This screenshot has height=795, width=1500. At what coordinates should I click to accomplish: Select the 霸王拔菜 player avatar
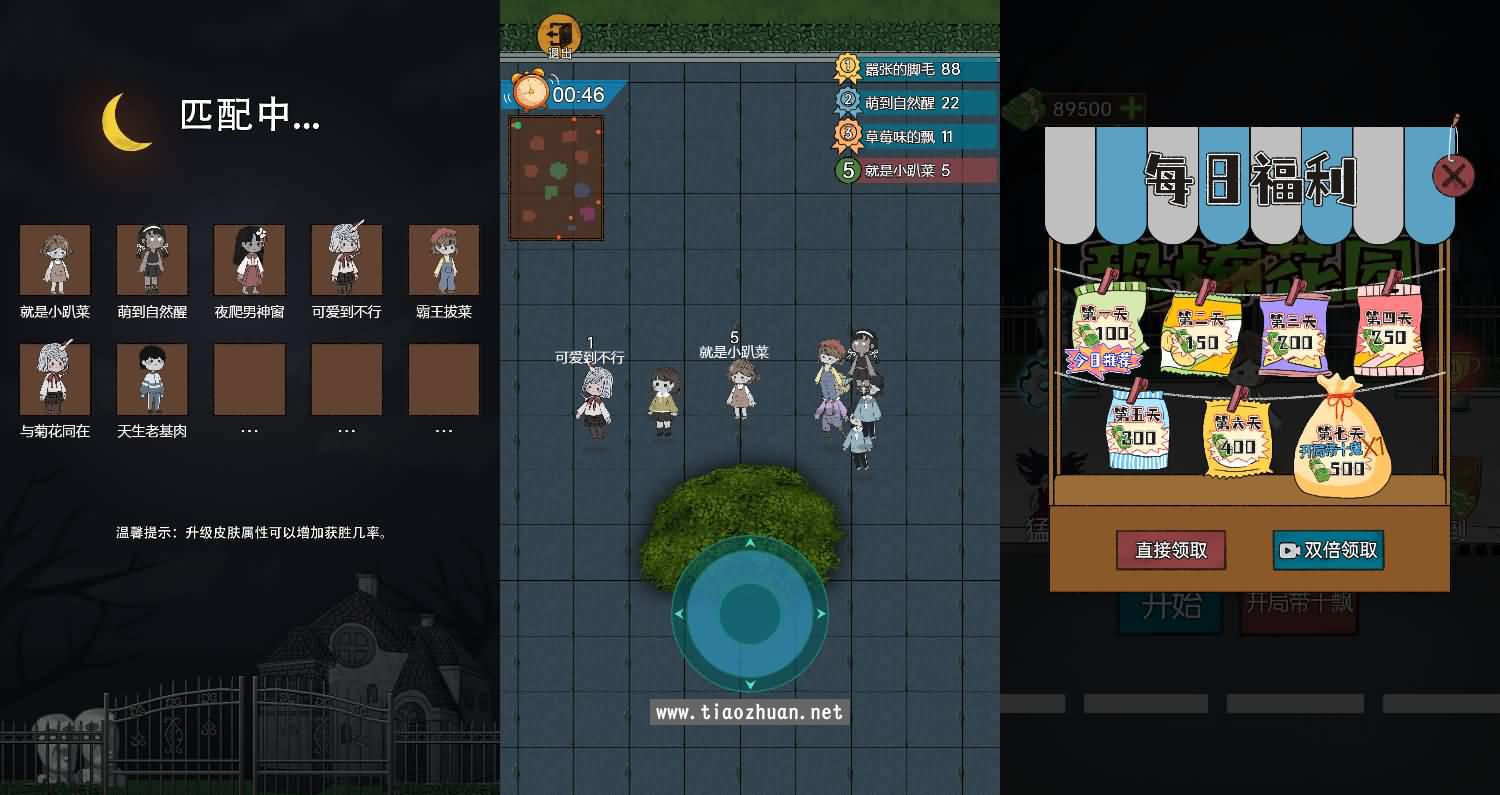[x=444, y=260]
